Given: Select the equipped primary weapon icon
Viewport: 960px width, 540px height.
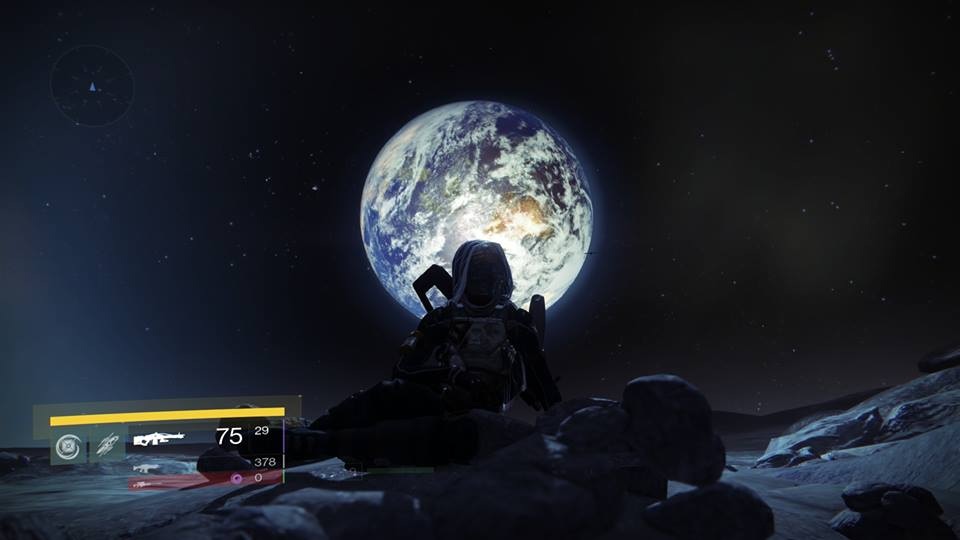Looking at the screenshot, I should (159, 437).
